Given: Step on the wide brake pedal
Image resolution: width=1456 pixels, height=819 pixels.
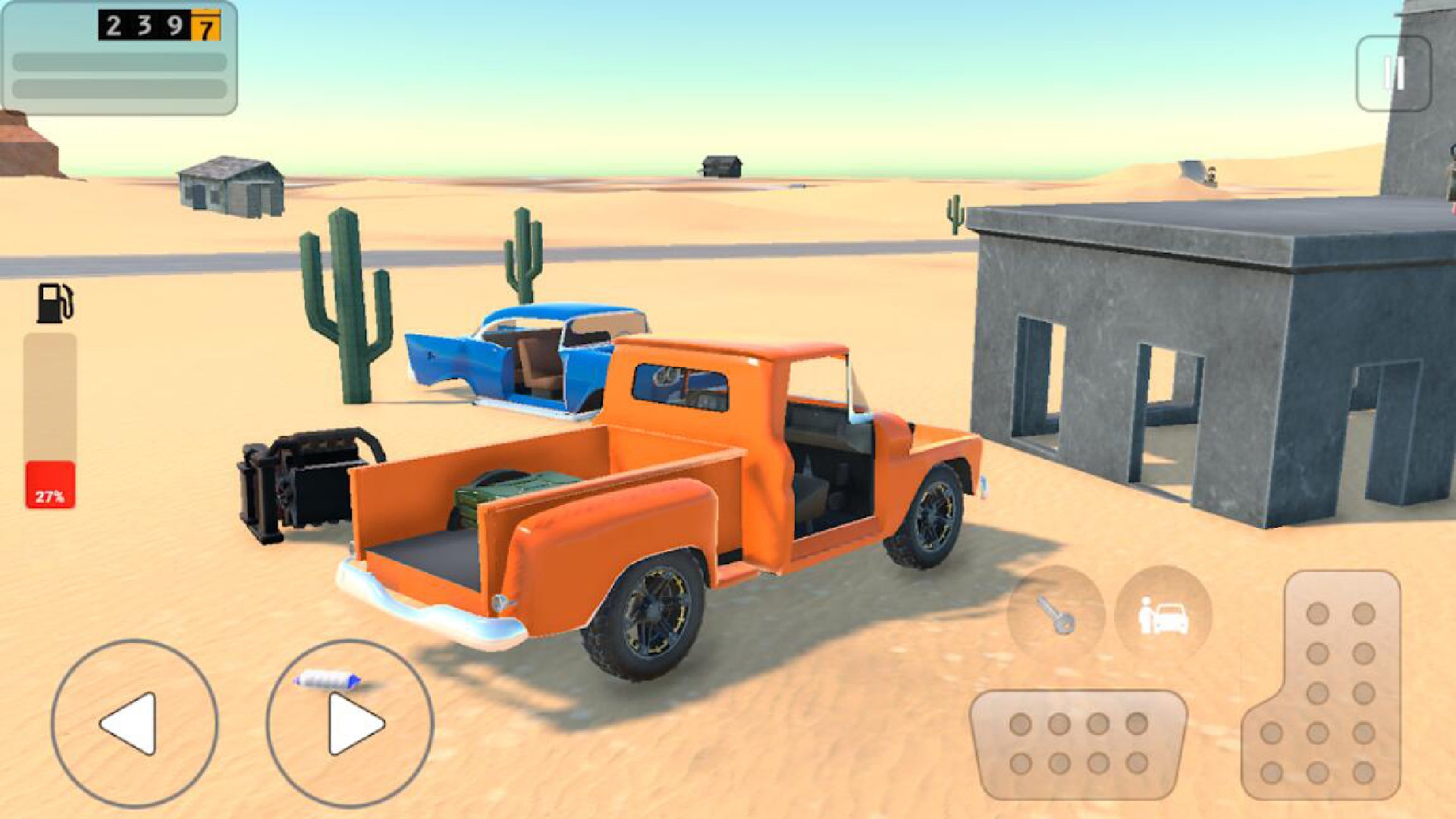Looking at the screenshot, I should click(x=1078, y=743).
